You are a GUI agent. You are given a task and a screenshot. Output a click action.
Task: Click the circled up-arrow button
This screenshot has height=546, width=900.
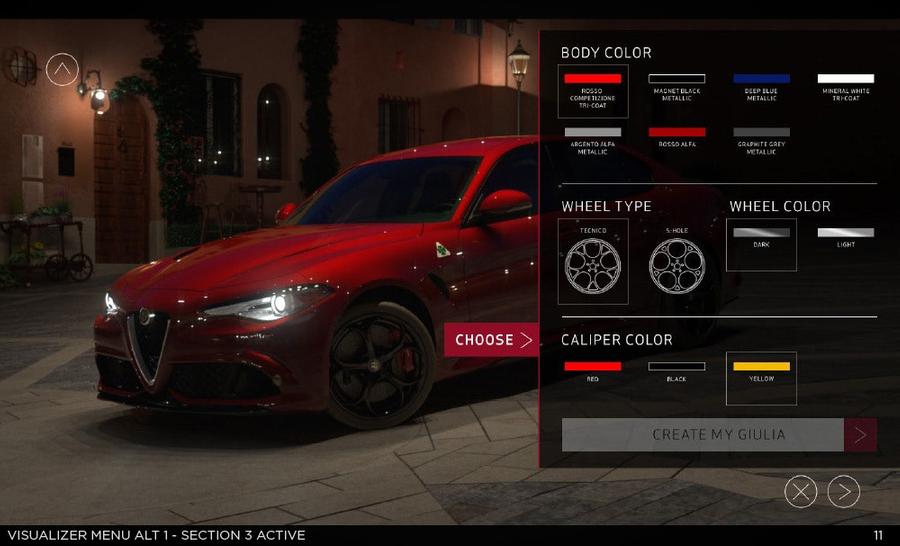click(x=62, y=69)
